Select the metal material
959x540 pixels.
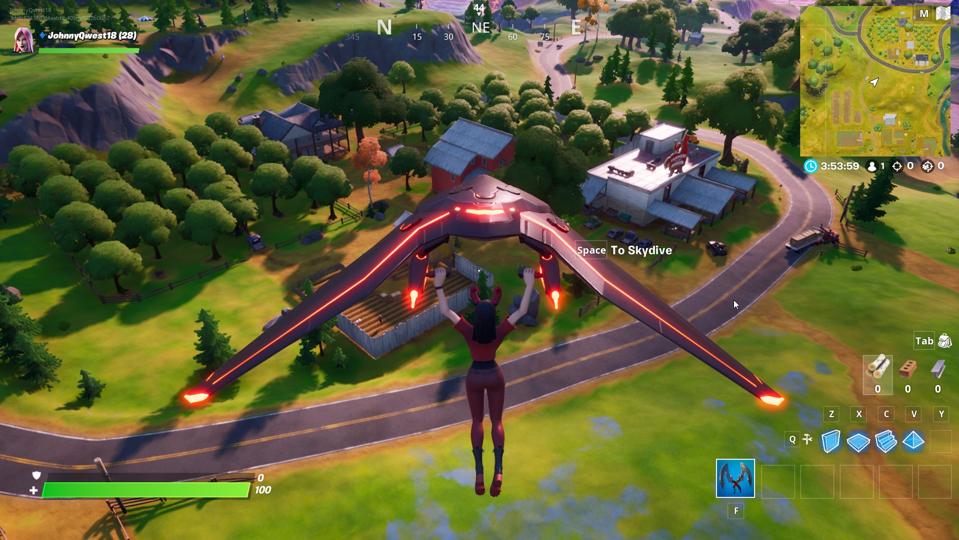(x=937, y=367)
